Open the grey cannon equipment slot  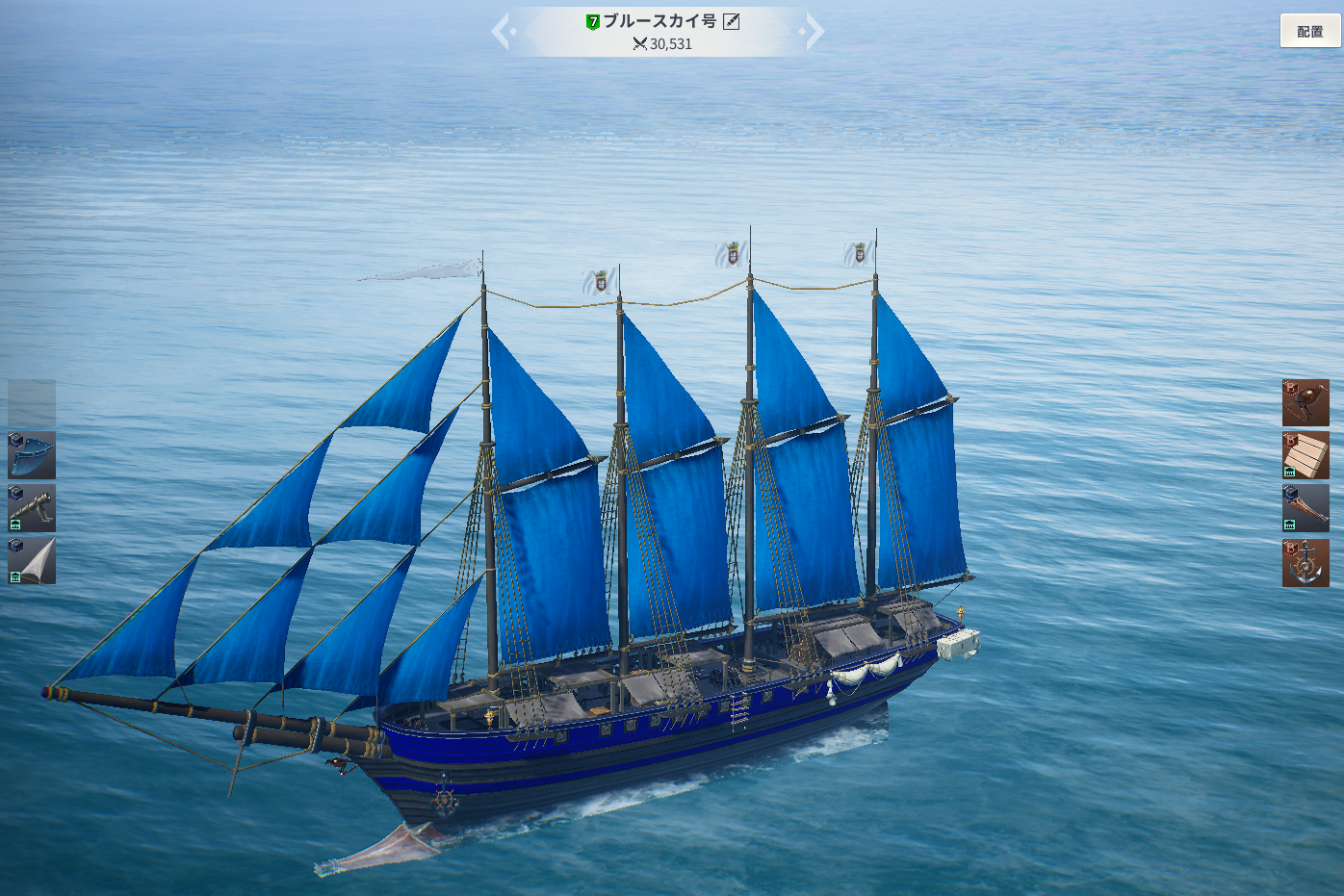(x=32, y=508)
